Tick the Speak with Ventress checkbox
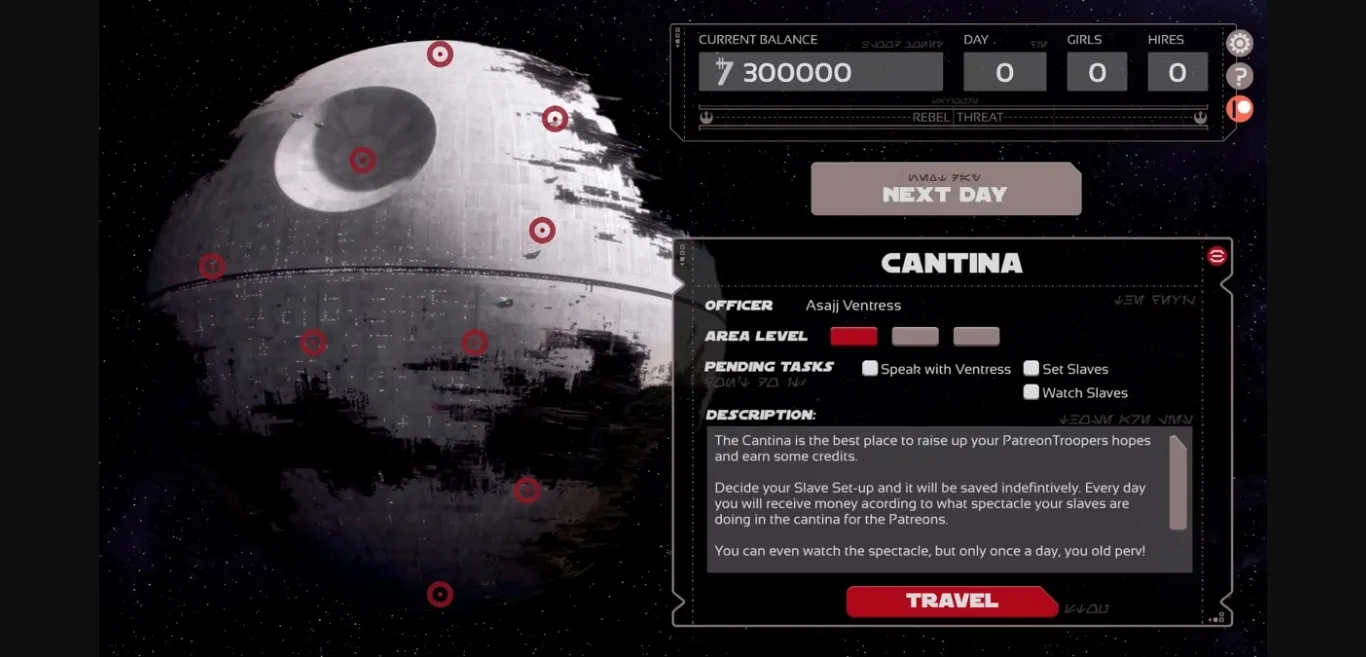Screen dimensions: 1366x657 coord(870,368)
